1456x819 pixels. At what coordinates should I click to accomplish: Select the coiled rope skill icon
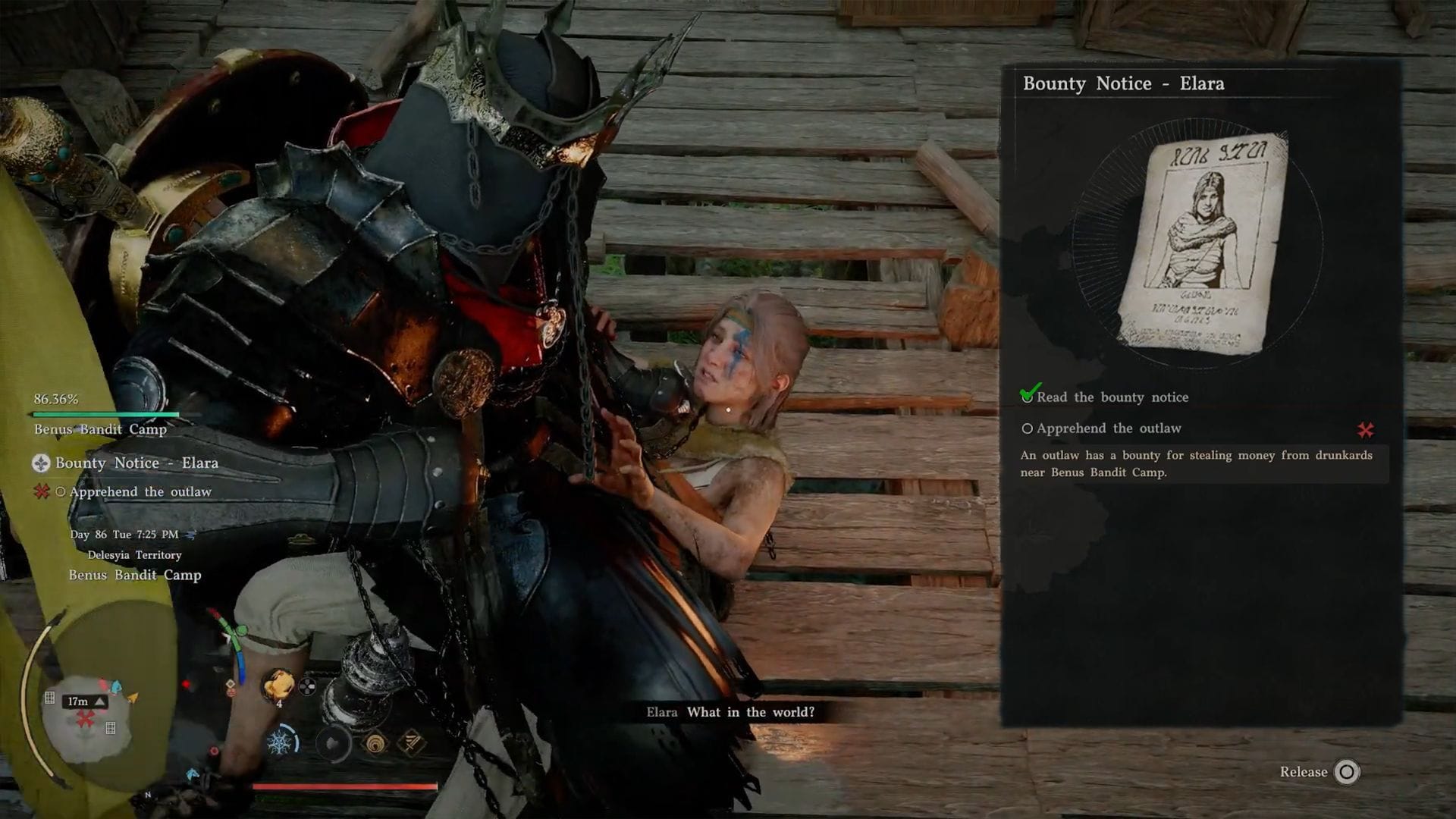(374, 743)
